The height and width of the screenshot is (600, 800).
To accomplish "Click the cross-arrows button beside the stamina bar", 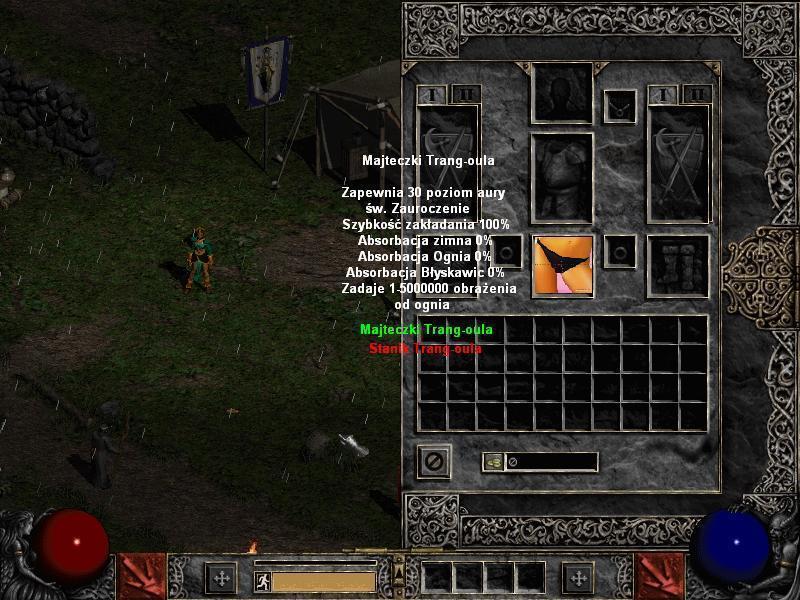I will 220,578.
